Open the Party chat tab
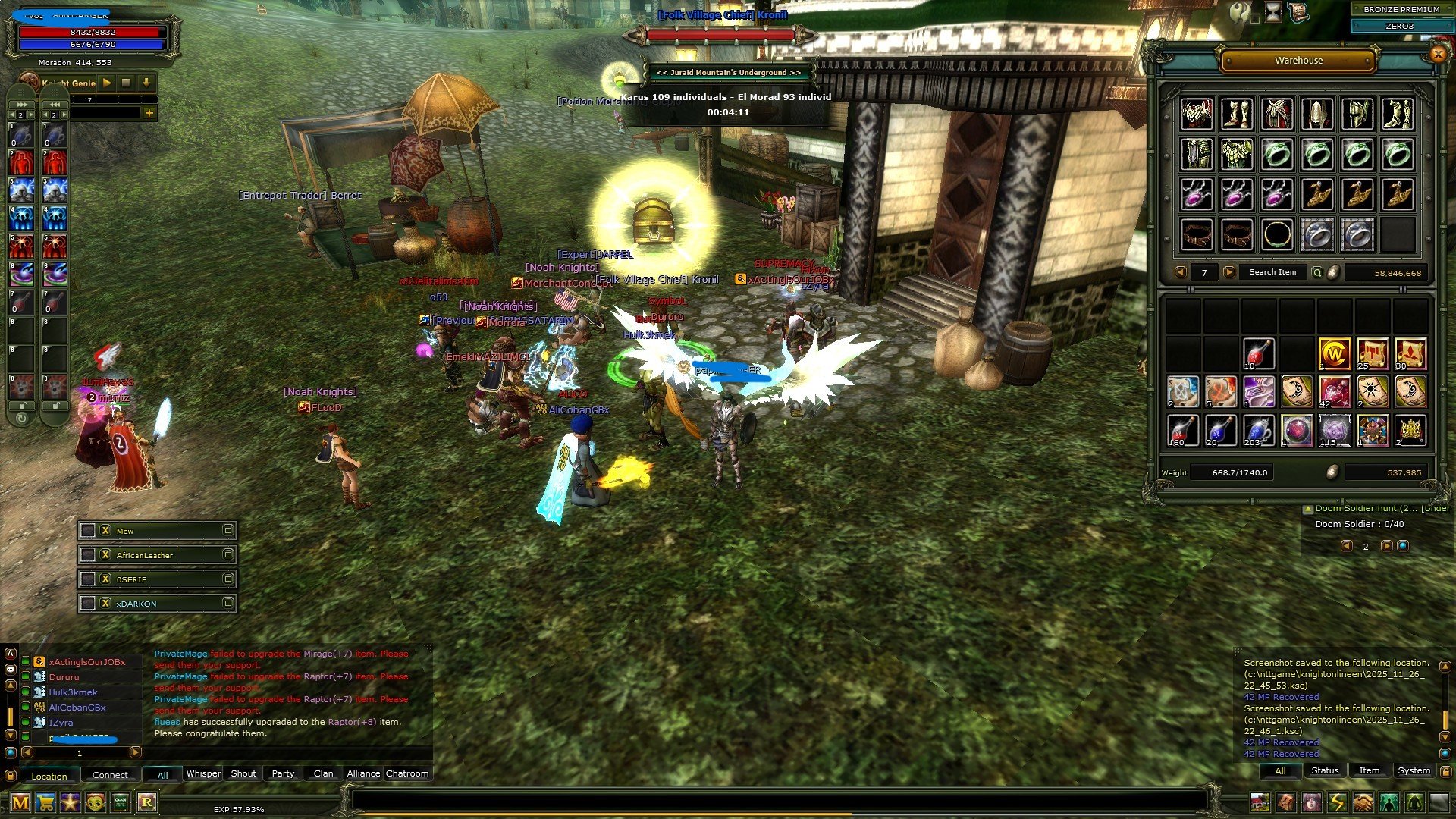This screenshot has height=819, width=1456. pyautogui.click(x=283, y=773)
